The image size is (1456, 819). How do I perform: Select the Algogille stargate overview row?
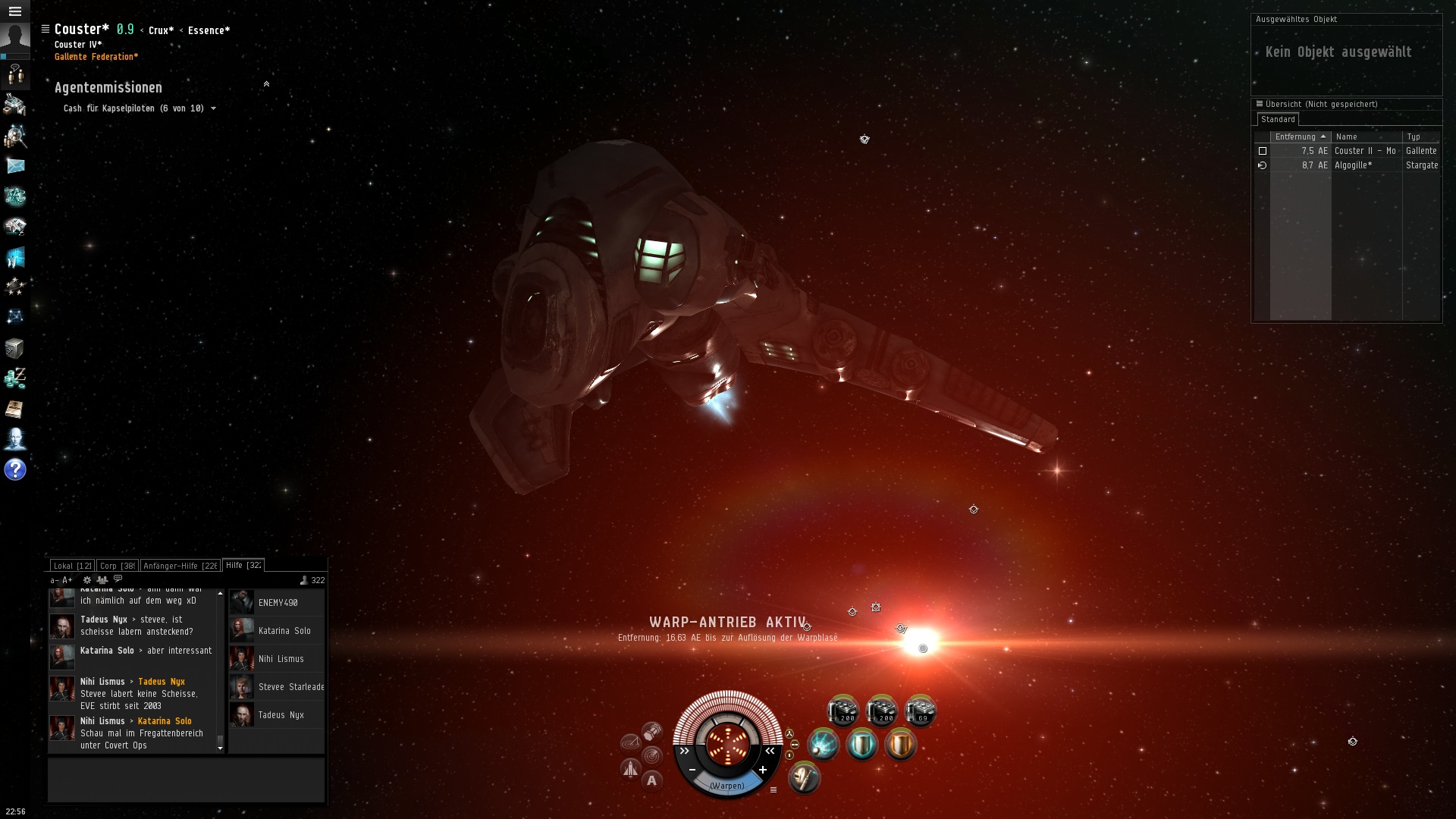click(1353, 165)
